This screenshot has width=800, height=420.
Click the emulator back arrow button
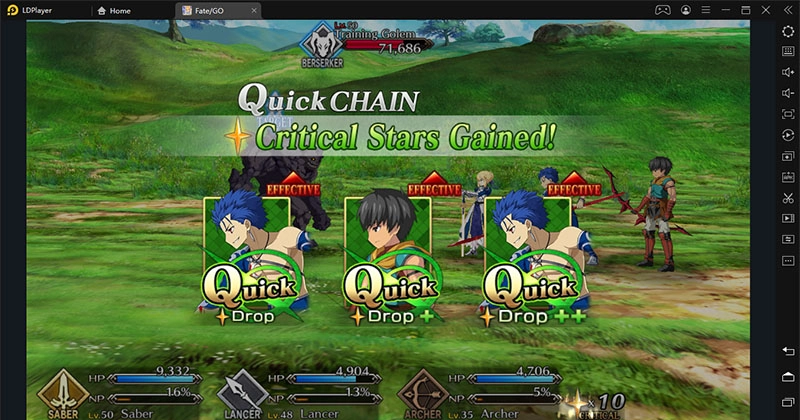tap(788, 351)
